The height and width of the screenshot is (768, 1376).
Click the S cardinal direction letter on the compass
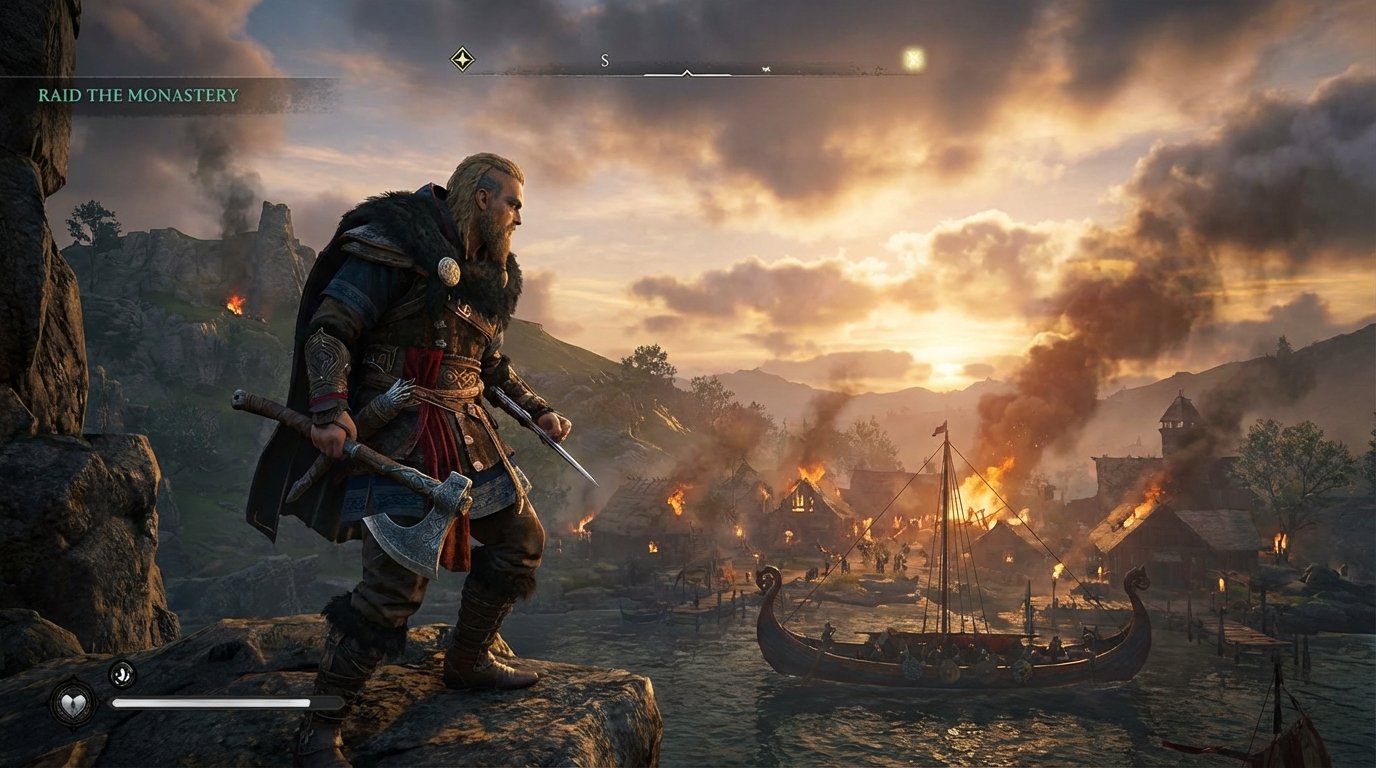[x=604, y=60]
